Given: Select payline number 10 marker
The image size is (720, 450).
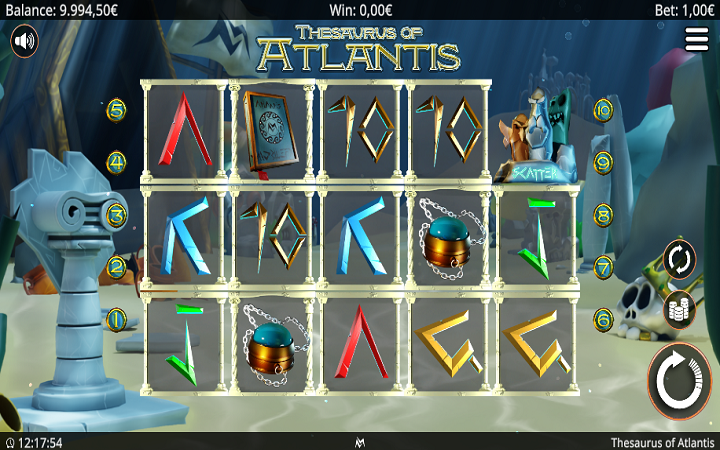Looking at the screenshot, I should [603, 110].
